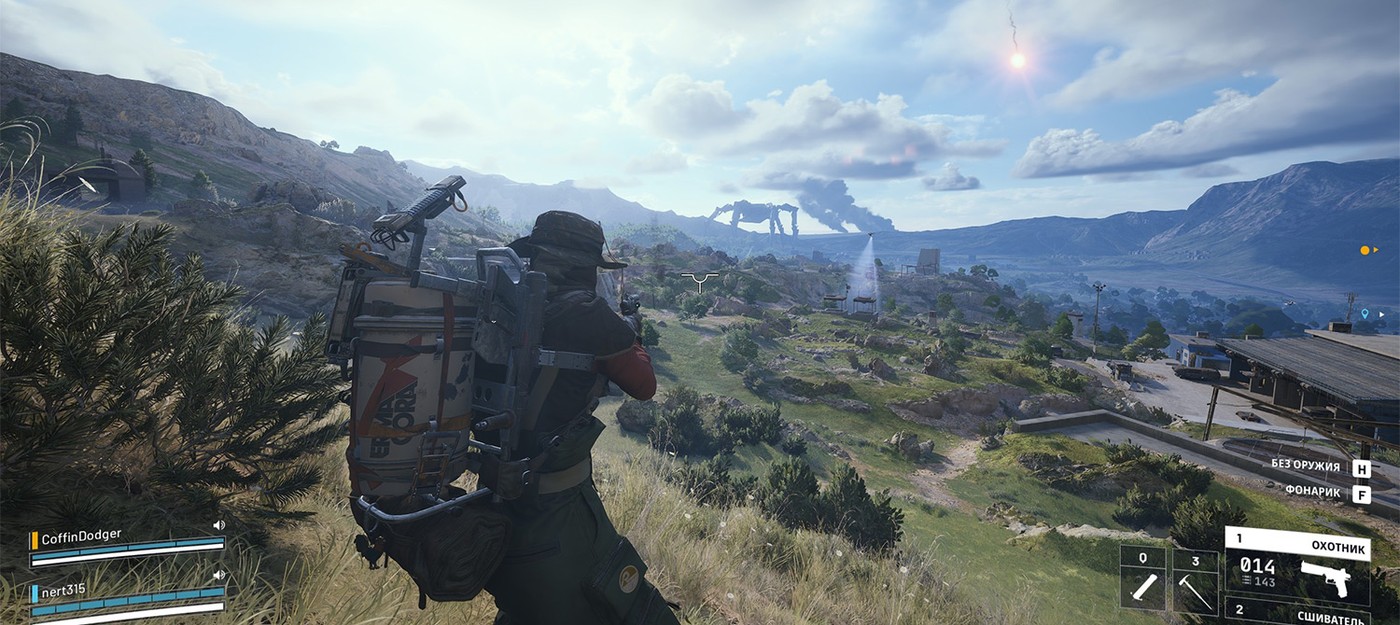Toggle nert315's voice speaker icon
Screen dimensions: 1400x625
click(218, 575)
